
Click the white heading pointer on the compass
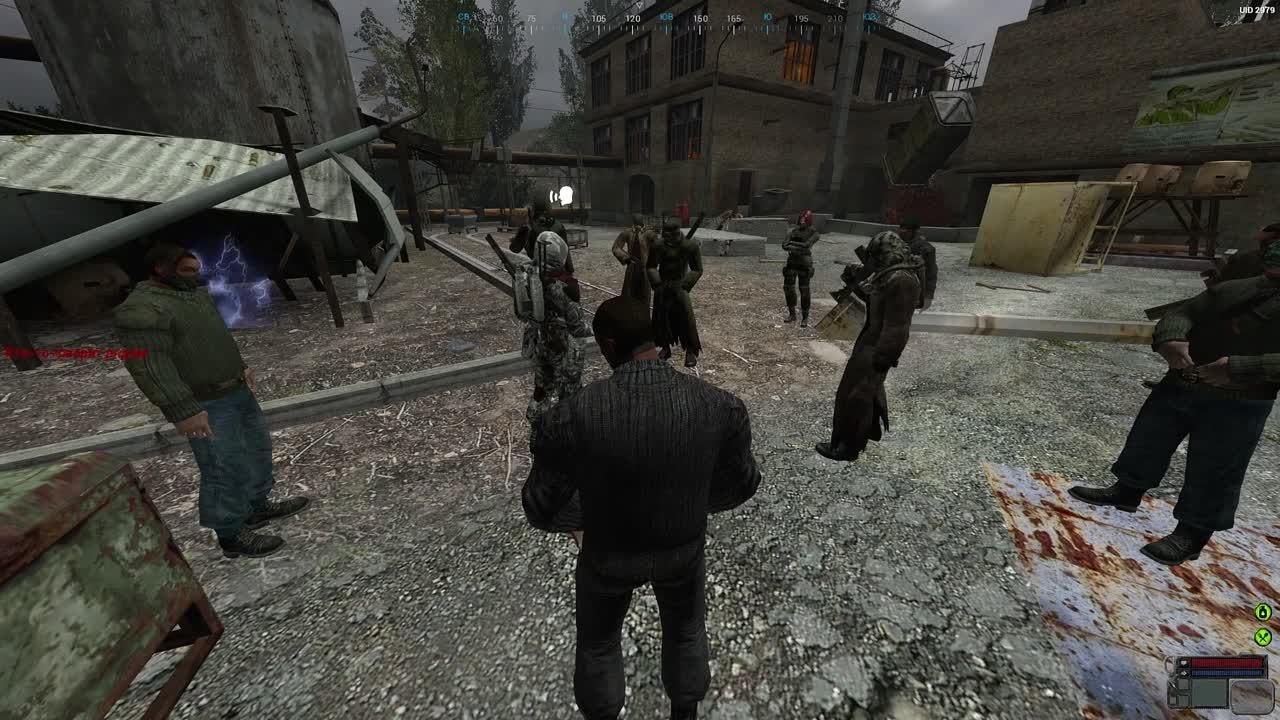point(640,4)
